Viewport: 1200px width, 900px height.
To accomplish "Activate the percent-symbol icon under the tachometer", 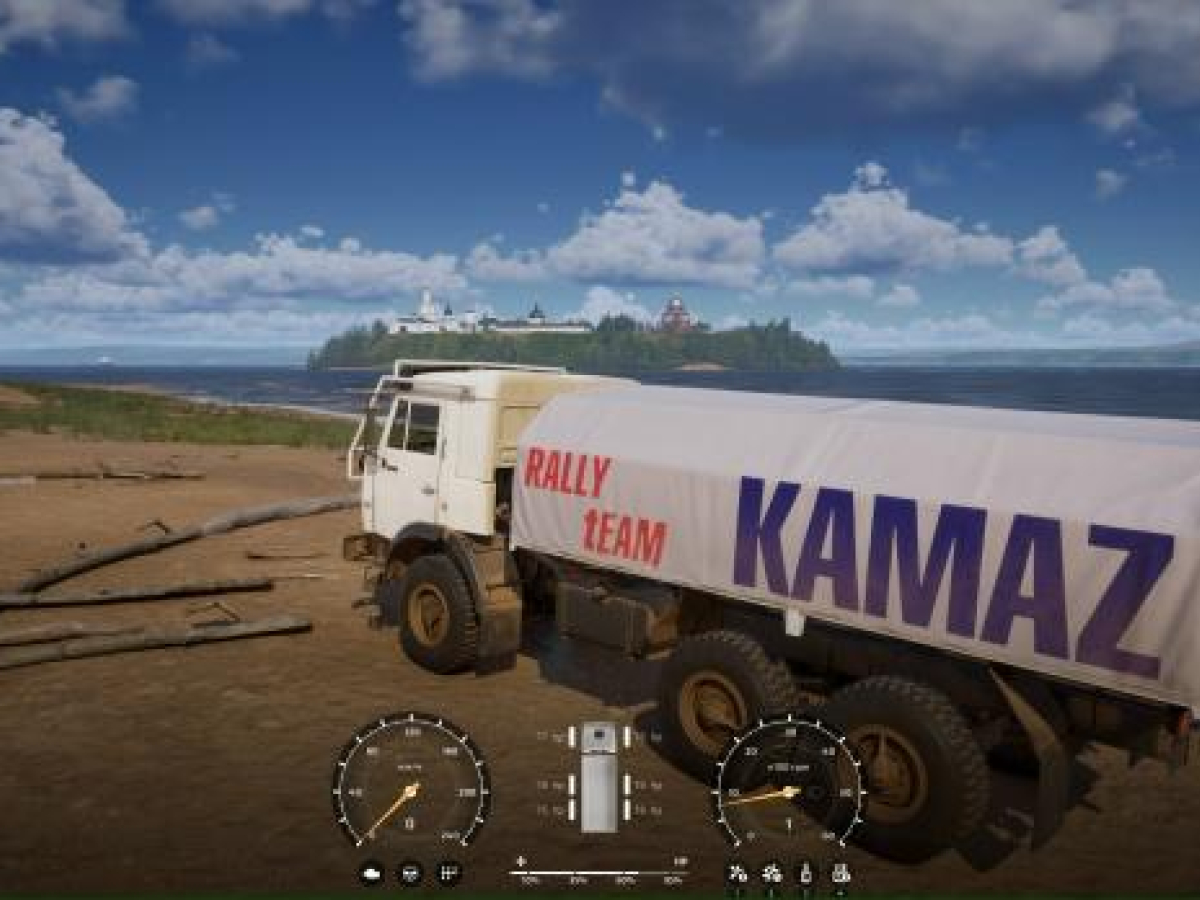I will (x=738, y=873).
